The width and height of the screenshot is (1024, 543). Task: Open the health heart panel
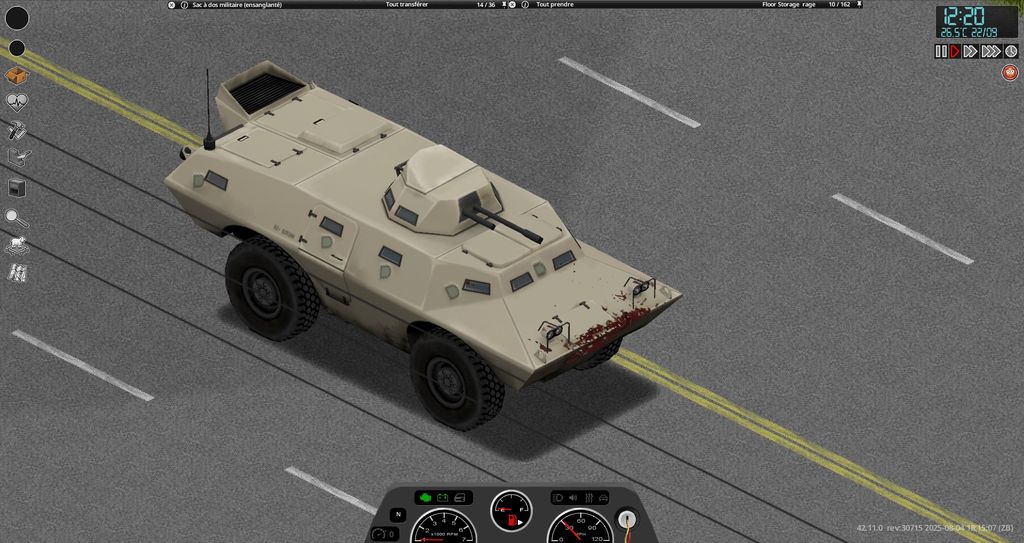point(17,101)
